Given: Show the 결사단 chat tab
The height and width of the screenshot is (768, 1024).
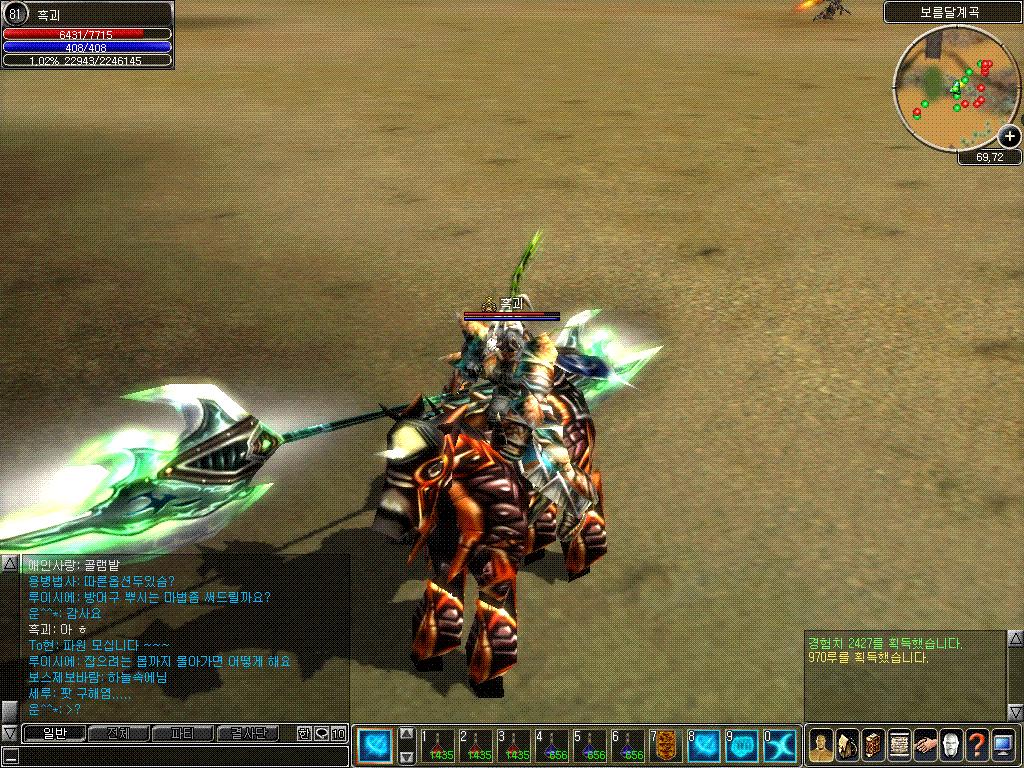Looking at the screenshot, I should (x=246, y=734).
